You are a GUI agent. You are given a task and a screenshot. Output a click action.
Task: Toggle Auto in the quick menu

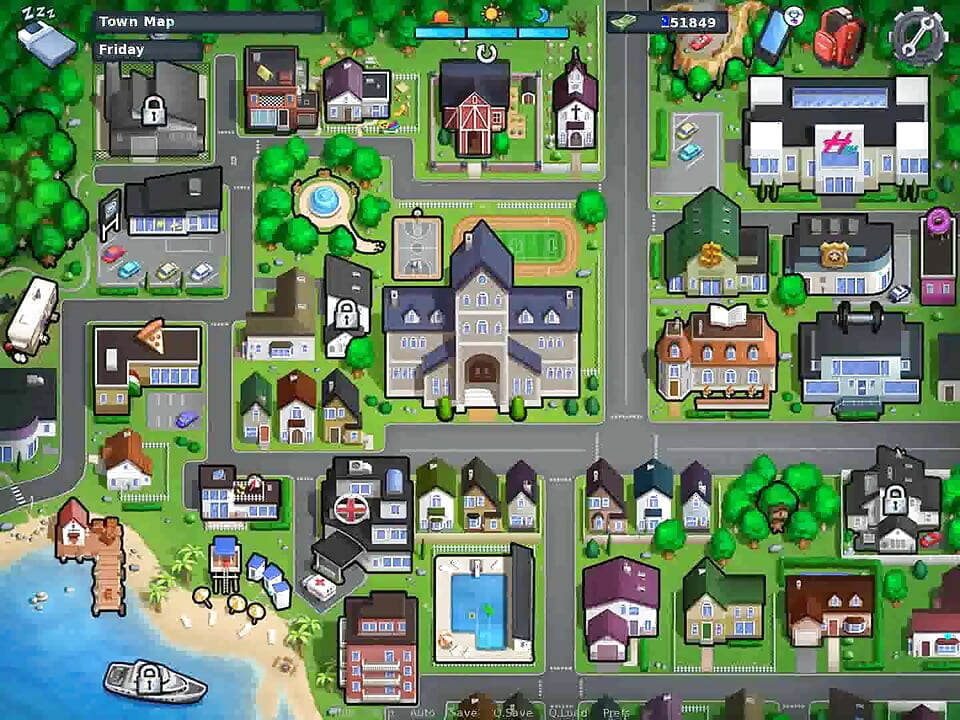pyautogui.click(x=422, y=713)
